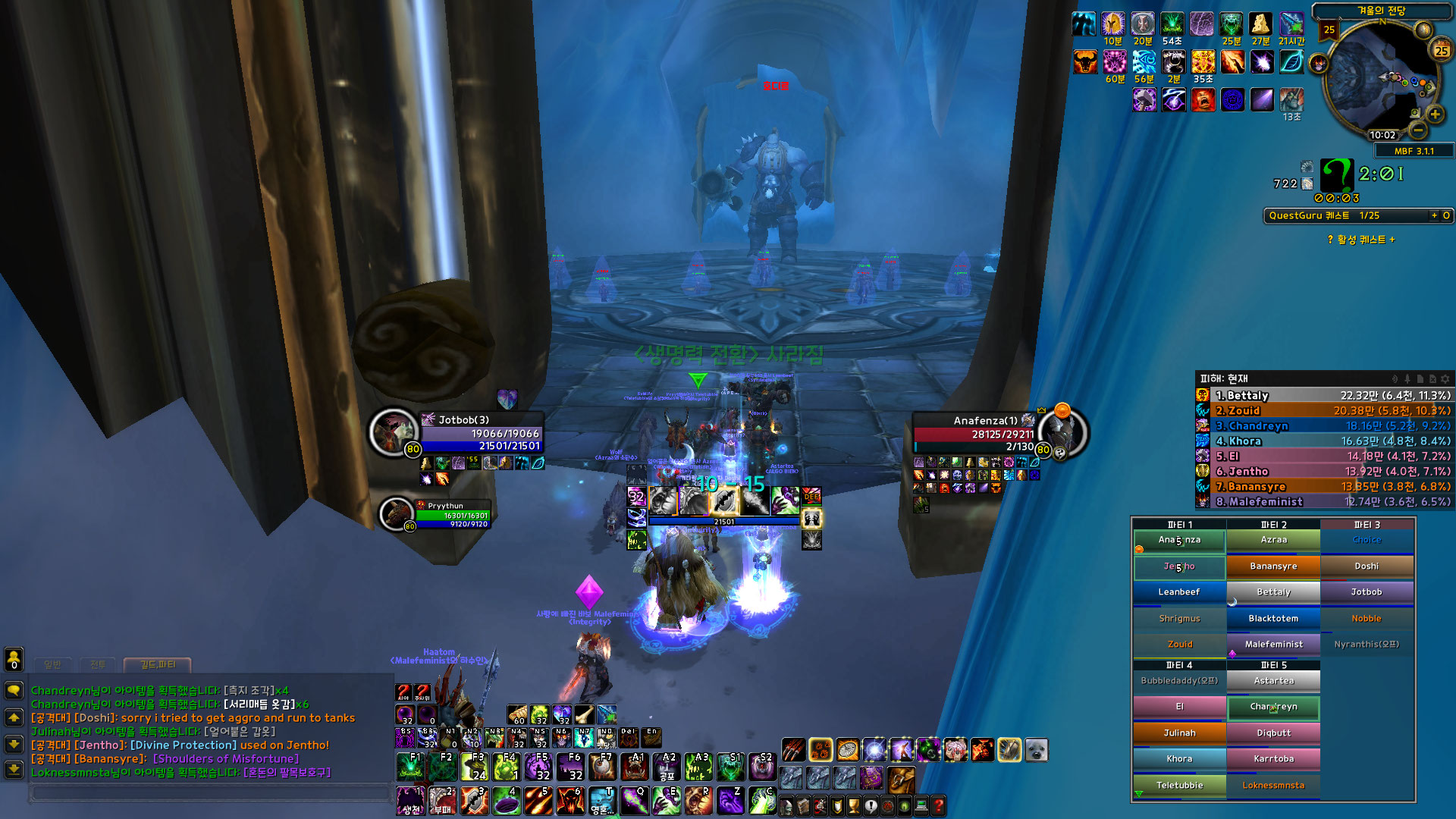Zoom out the minimap

coord(1418,130)
